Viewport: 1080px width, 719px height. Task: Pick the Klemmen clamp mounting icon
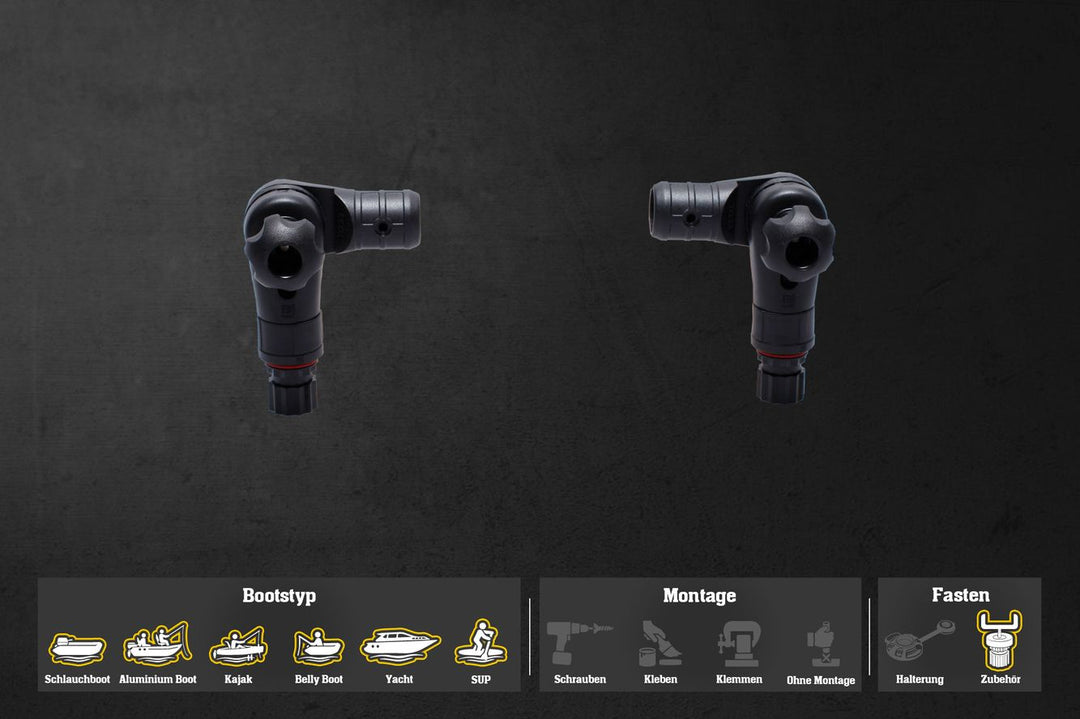coord(739,644)
